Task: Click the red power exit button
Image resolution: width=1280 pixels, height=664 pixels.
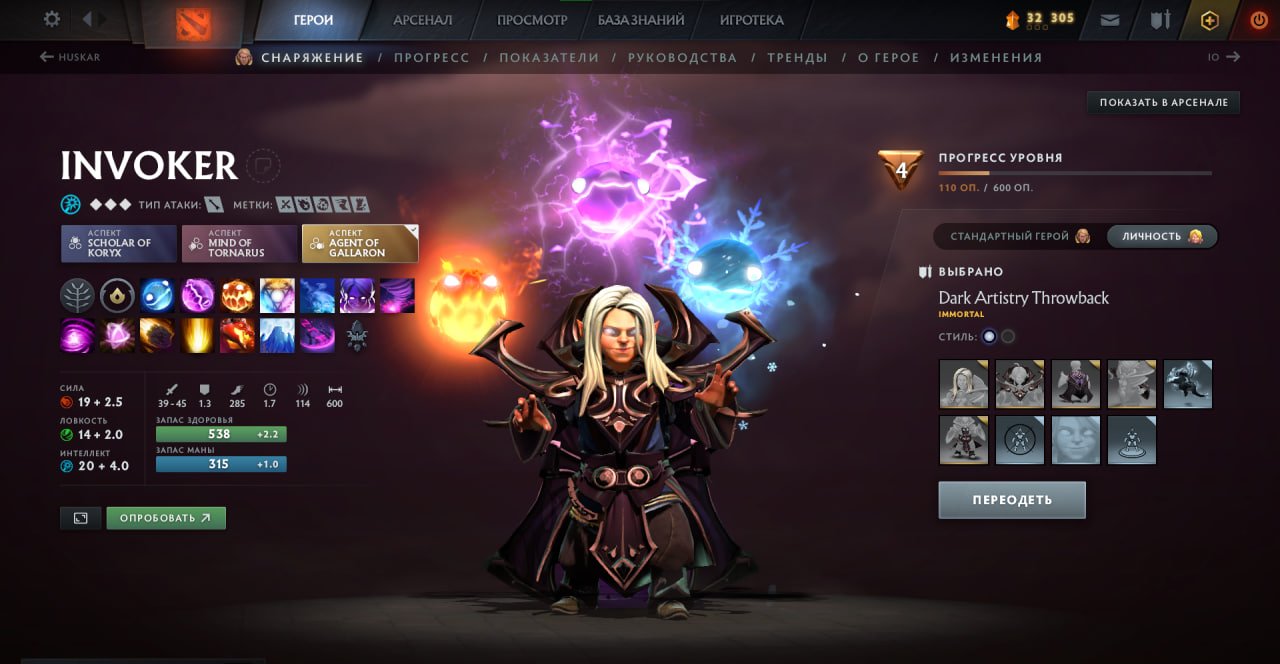Action: click(x=1258, y=19)
